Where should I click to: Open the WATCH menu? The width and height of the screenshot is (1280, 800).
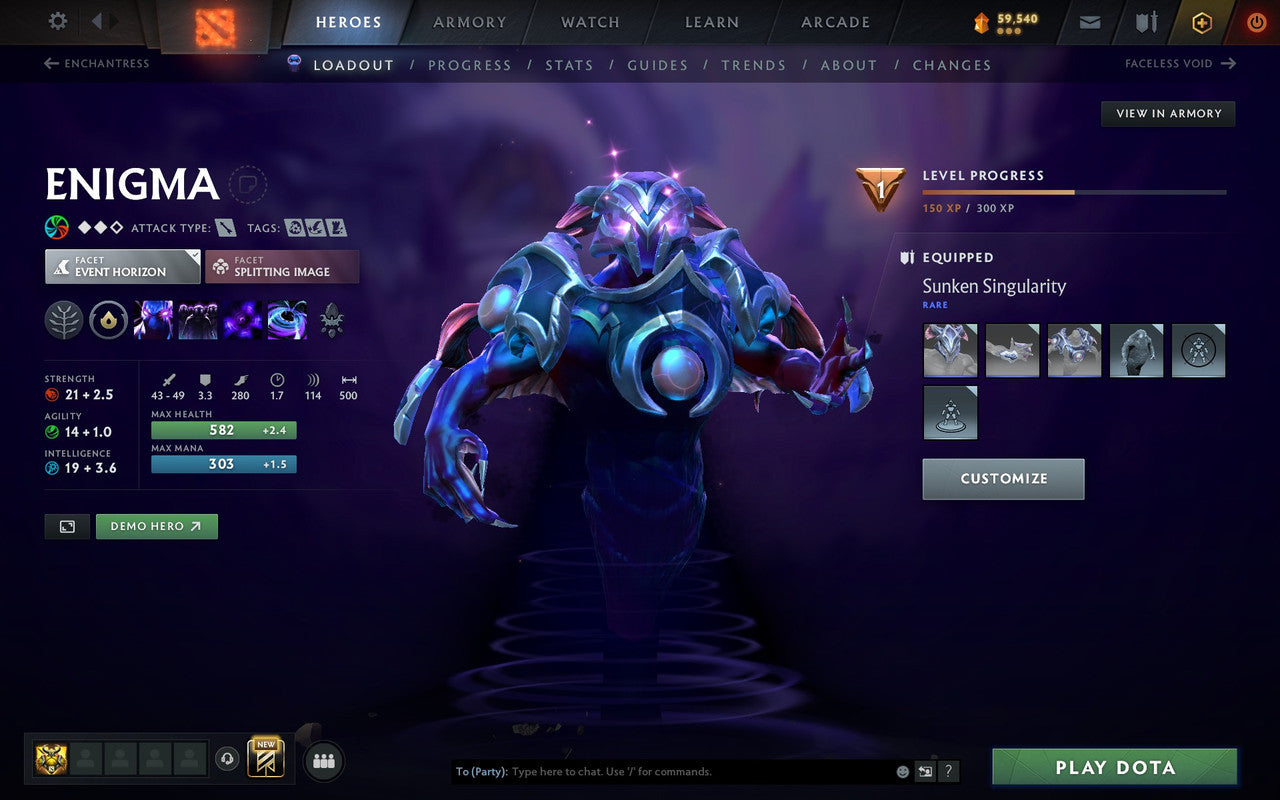pos(589,21)
